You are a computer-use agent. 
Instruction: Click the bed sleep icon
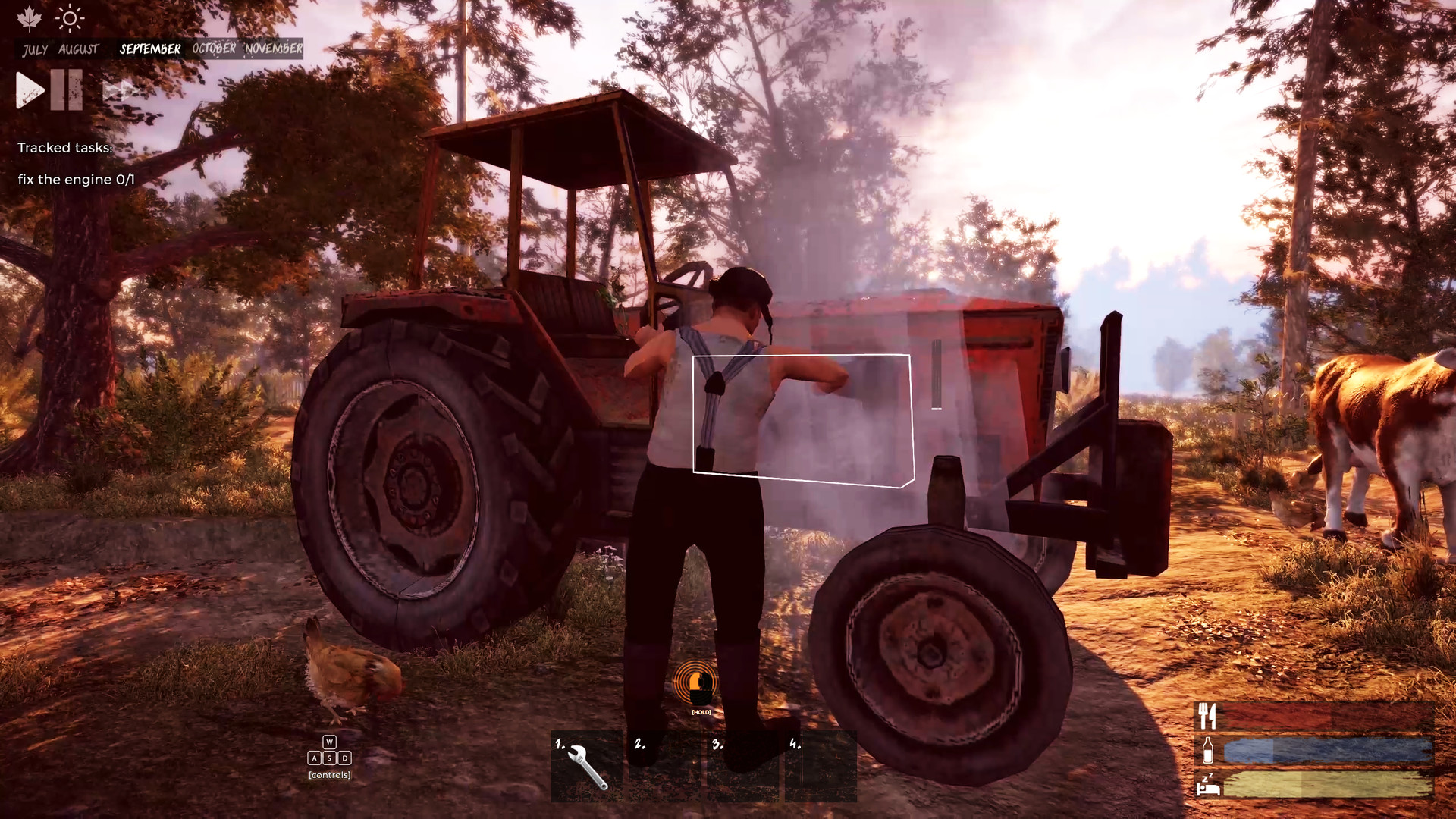click(1209, 789)
